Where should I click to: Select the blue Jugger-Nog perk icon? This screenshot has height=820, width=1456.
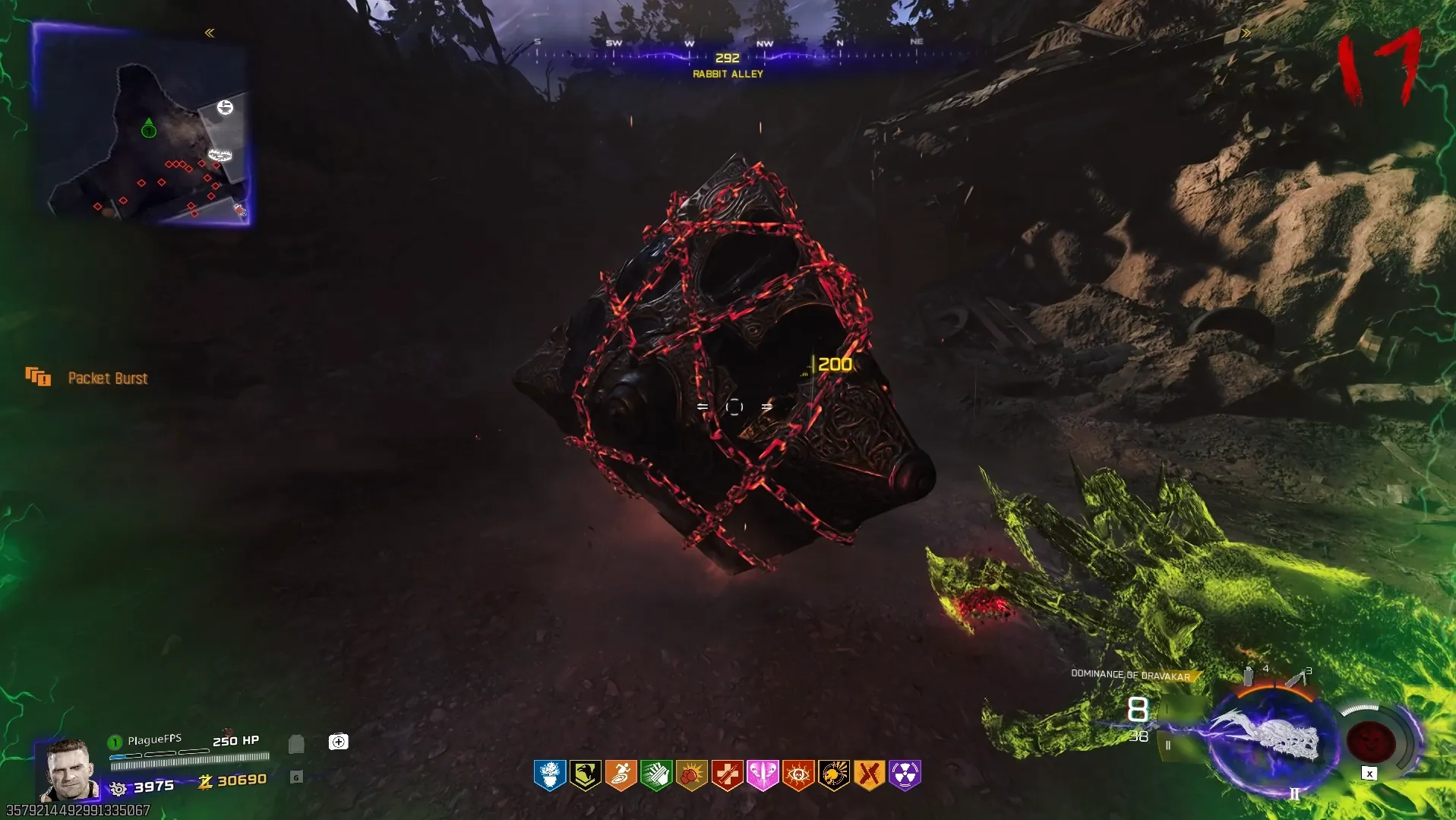pyautogui.click(x=549, y=775)
